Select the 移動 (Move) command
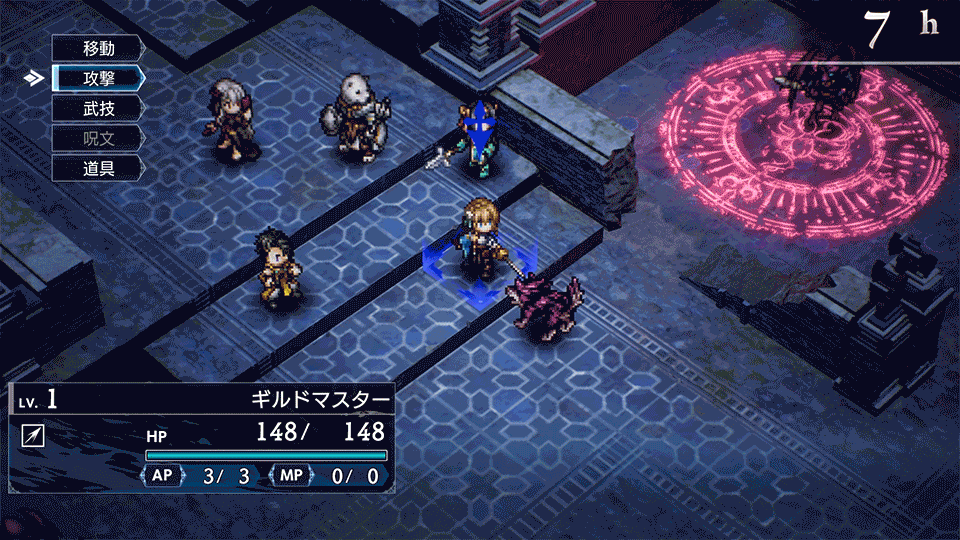The width and height of the screenshot is (960, 540). pos(98,48)
